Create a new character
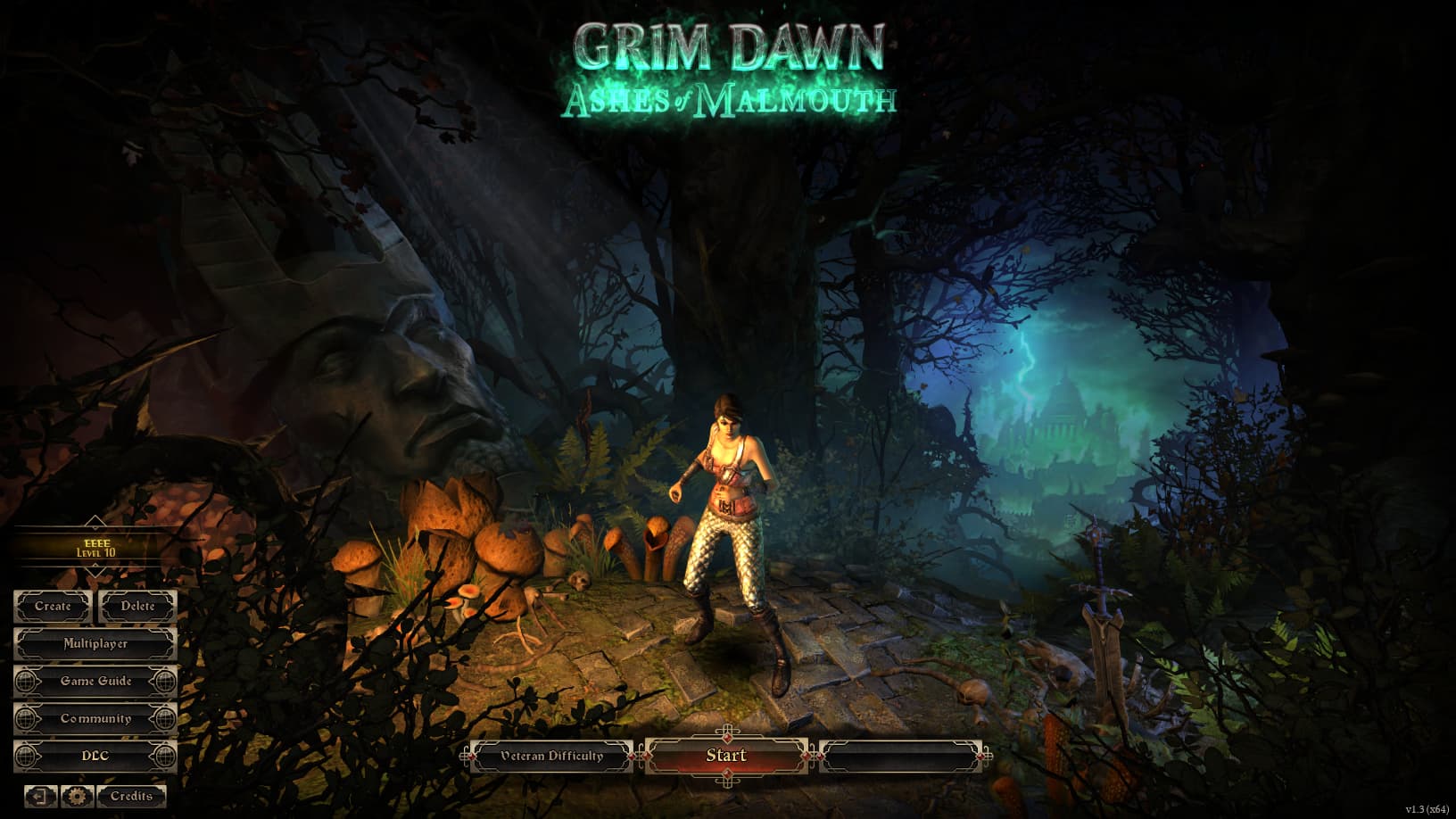 pyautogui.click(x=53, y=607)
